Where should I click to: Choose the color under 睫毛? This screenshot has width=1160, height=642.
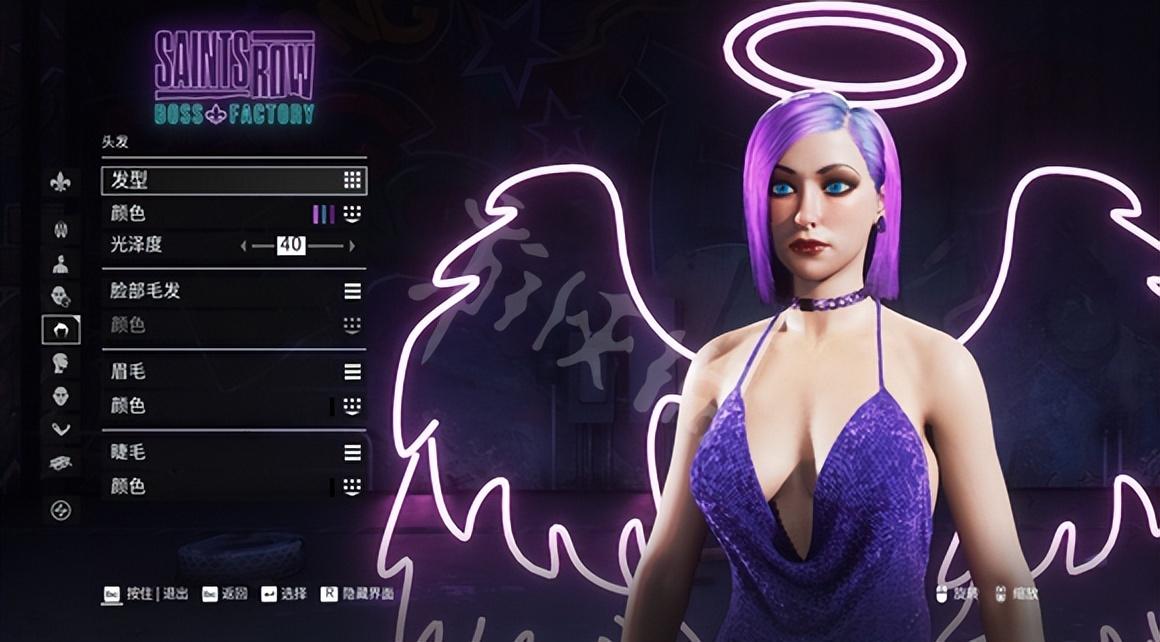pos(351,487)
